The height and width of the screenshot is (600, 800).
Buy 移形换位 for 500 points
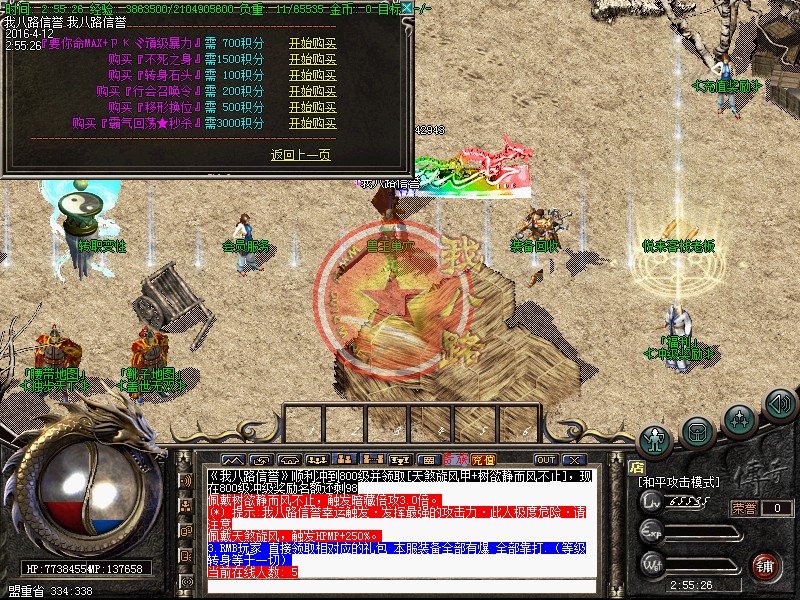pyautogui.click(x=312, y=107)
